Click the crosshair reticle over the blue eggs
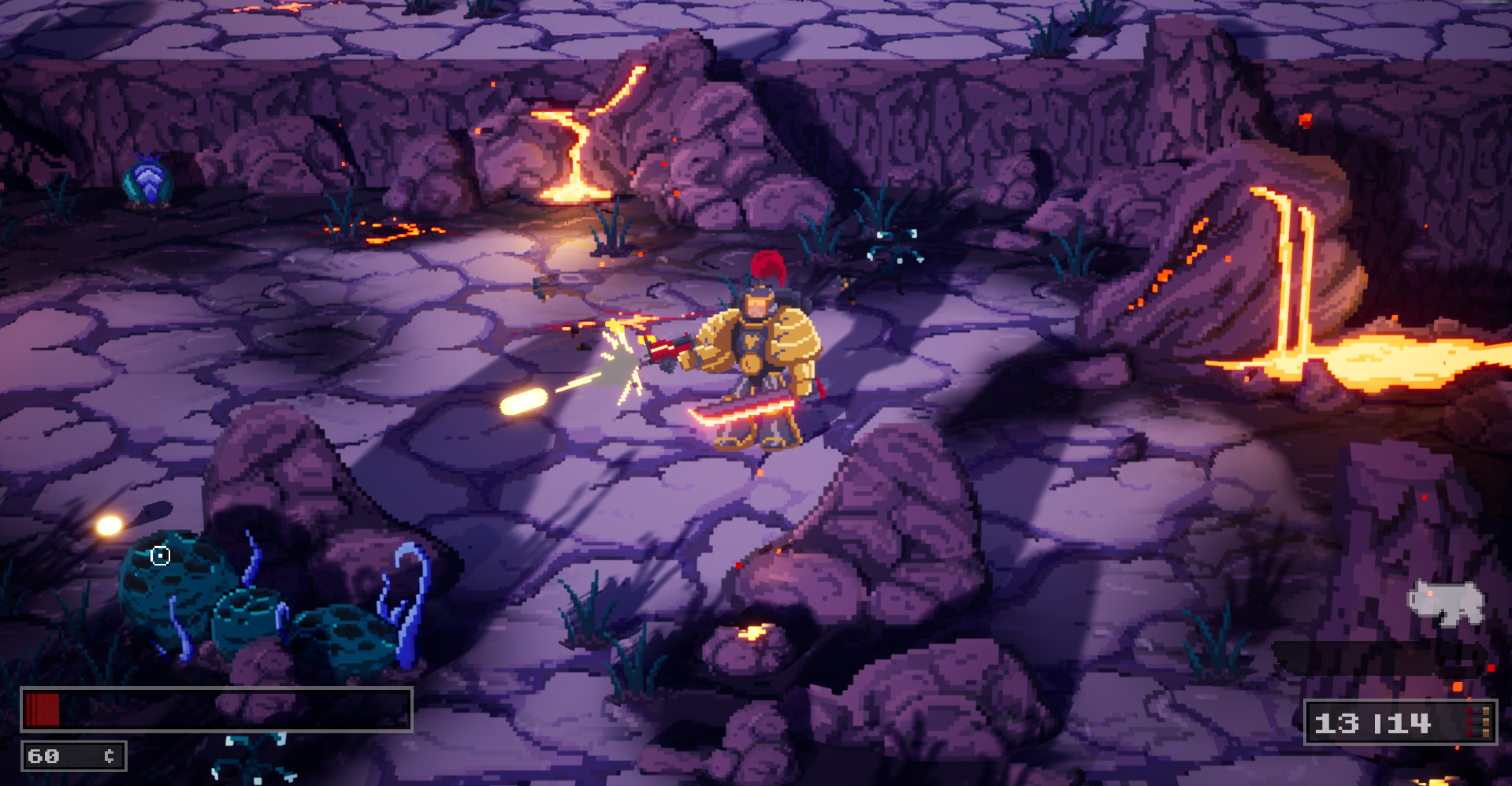This screenshot has width=1512, height=786. (160, 555)
